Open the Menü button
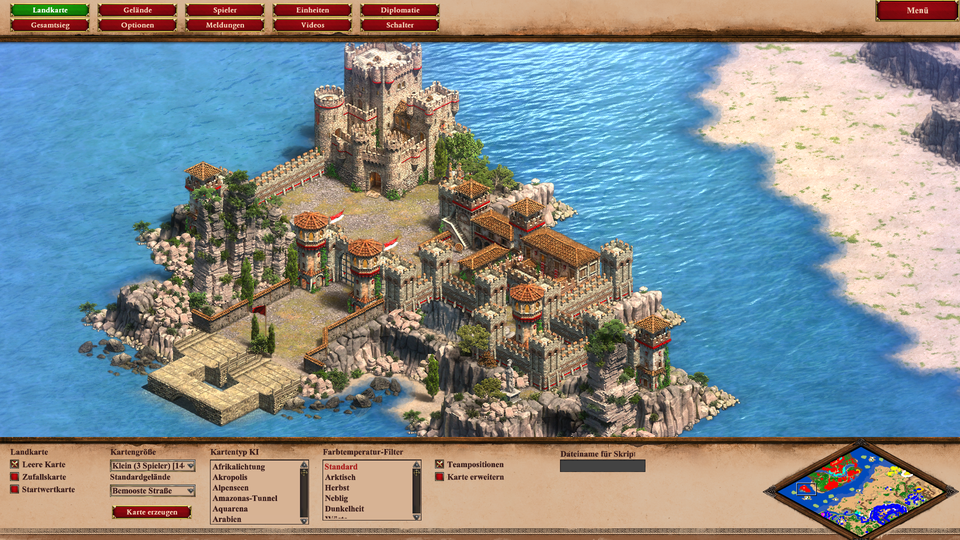Screen dimensions: 960x540 coord(917,10)
